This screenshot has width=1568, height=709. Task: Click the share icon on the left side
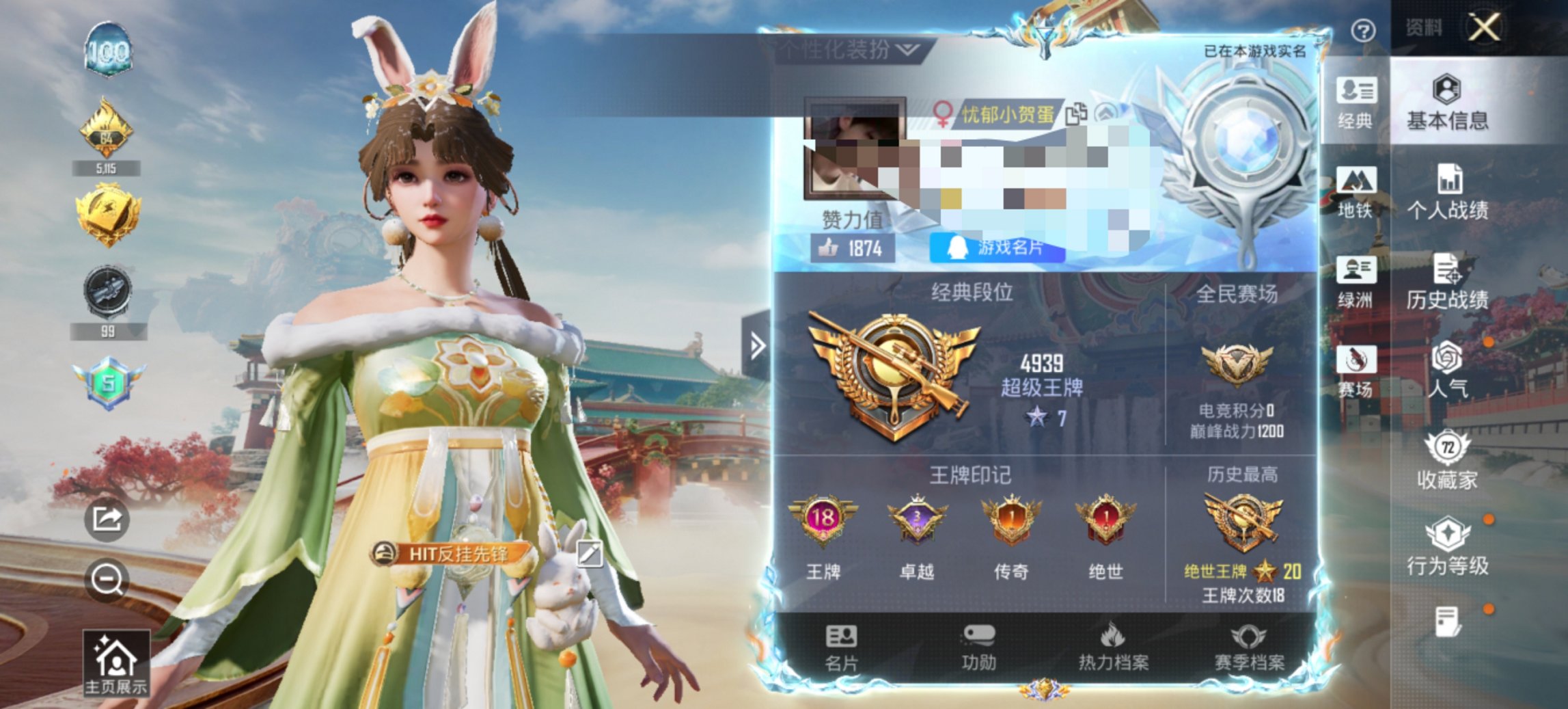point(106,523)
